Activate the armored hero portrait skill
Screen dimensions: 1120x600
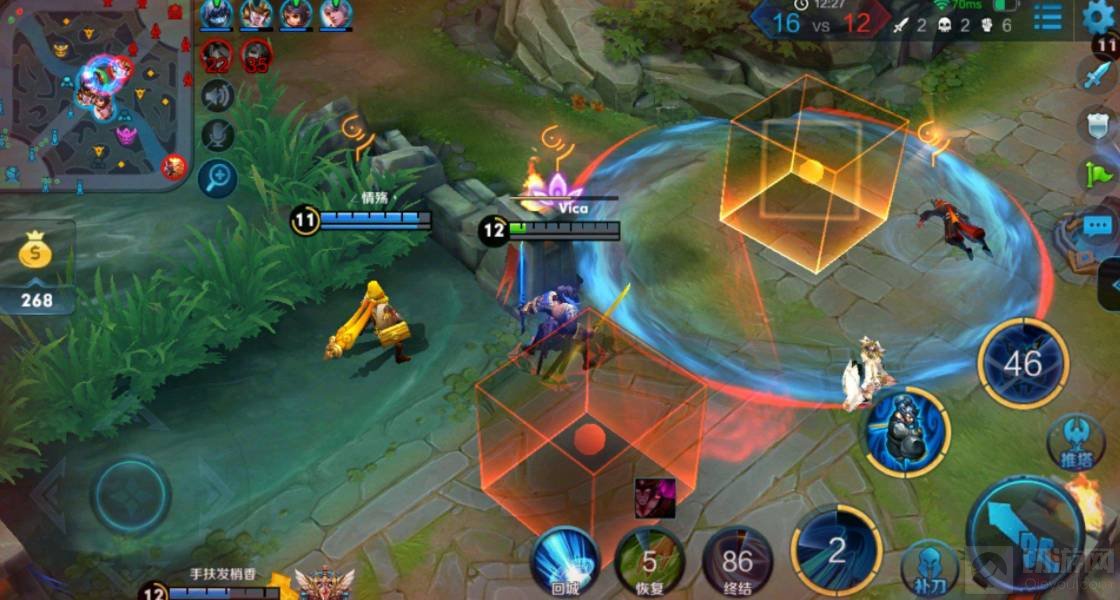click(x=906, y=432)
